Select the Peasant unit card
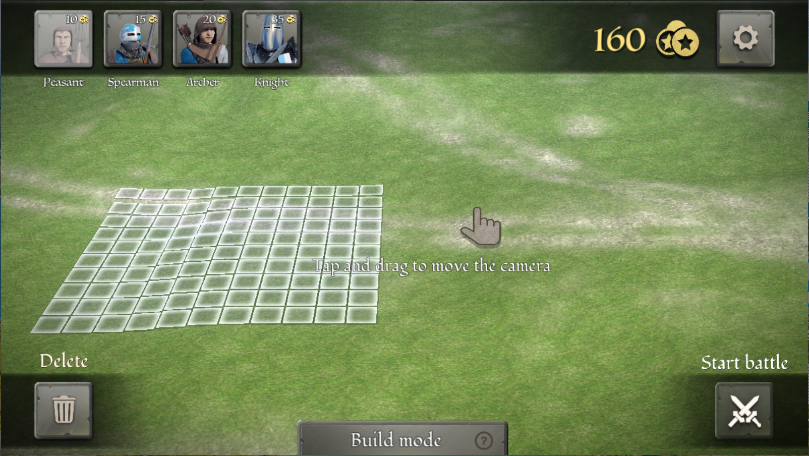Screen dimensions: 809x456 (x=64, y=39)
